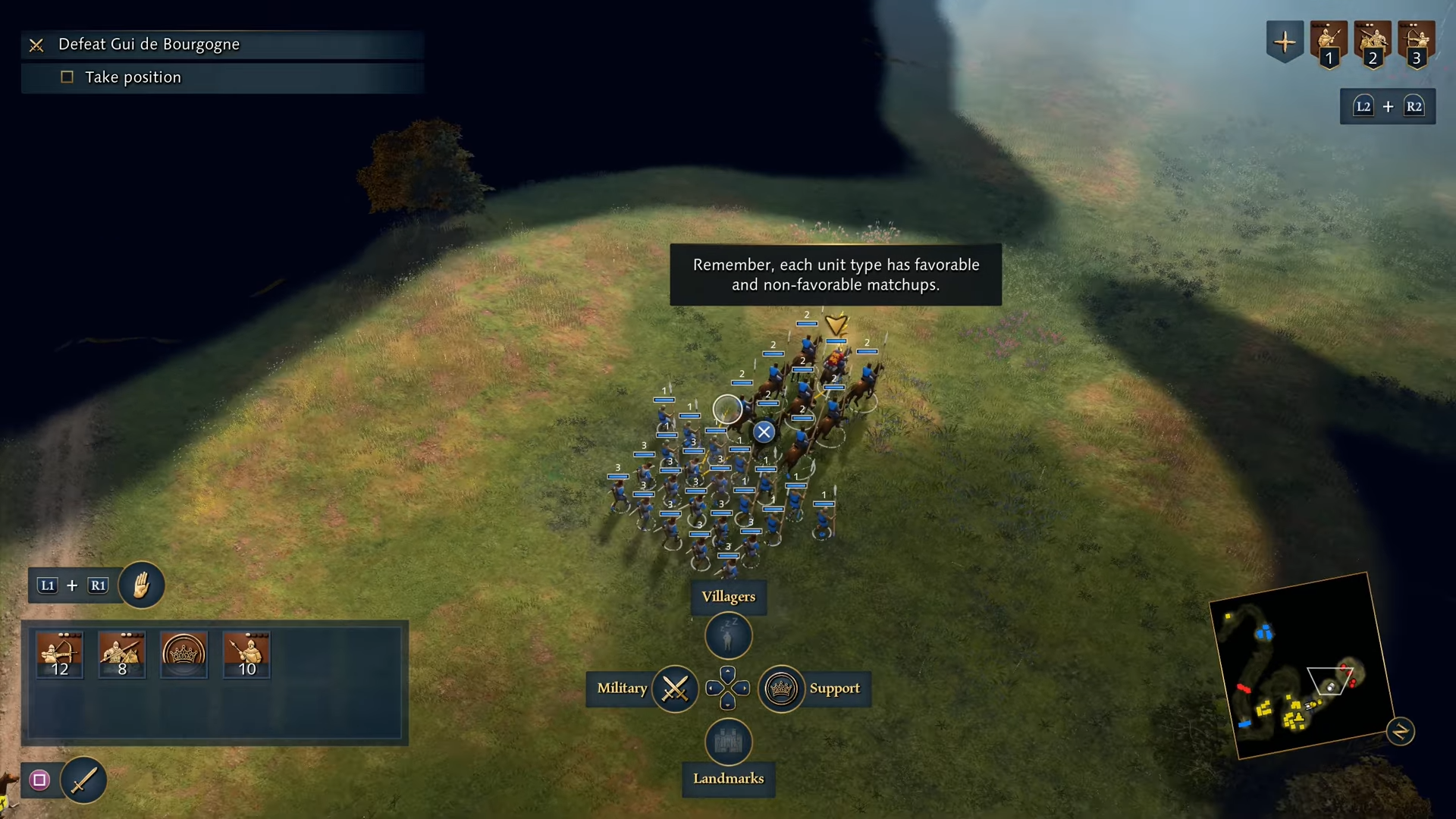Open the Support crown option
1456x819 pixels.
[x=781, y=689]
